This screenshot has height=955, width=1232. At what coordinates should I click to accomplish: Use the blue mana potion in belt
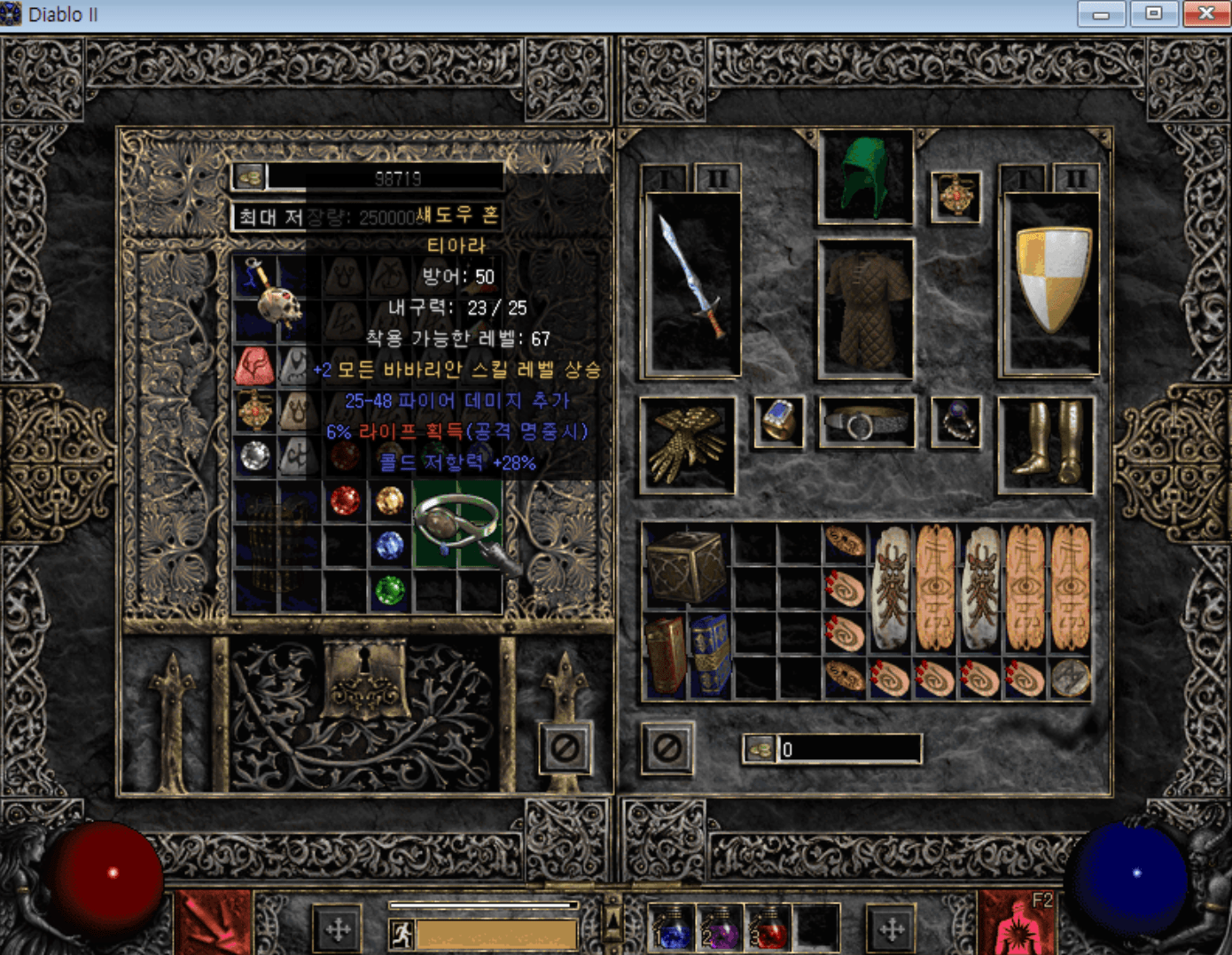point(672,928)
